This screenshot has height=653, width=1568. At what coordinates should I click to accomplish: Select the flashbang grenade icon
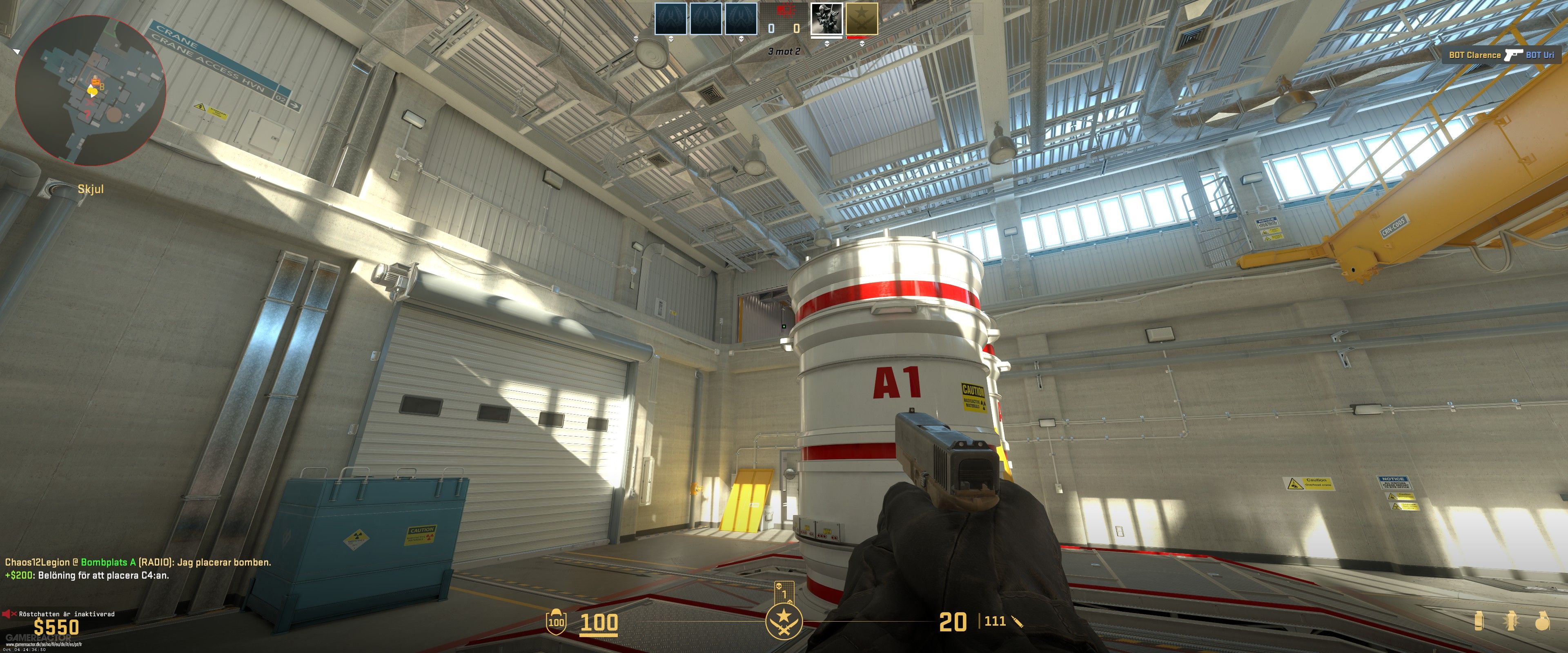1511,621
